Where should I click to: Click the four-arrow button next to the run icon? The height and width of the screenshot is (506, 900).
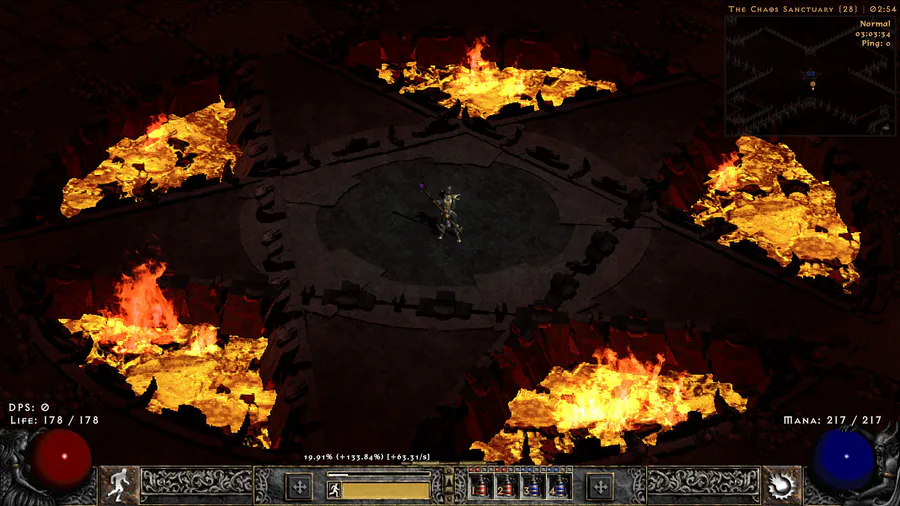coord(298,487)
